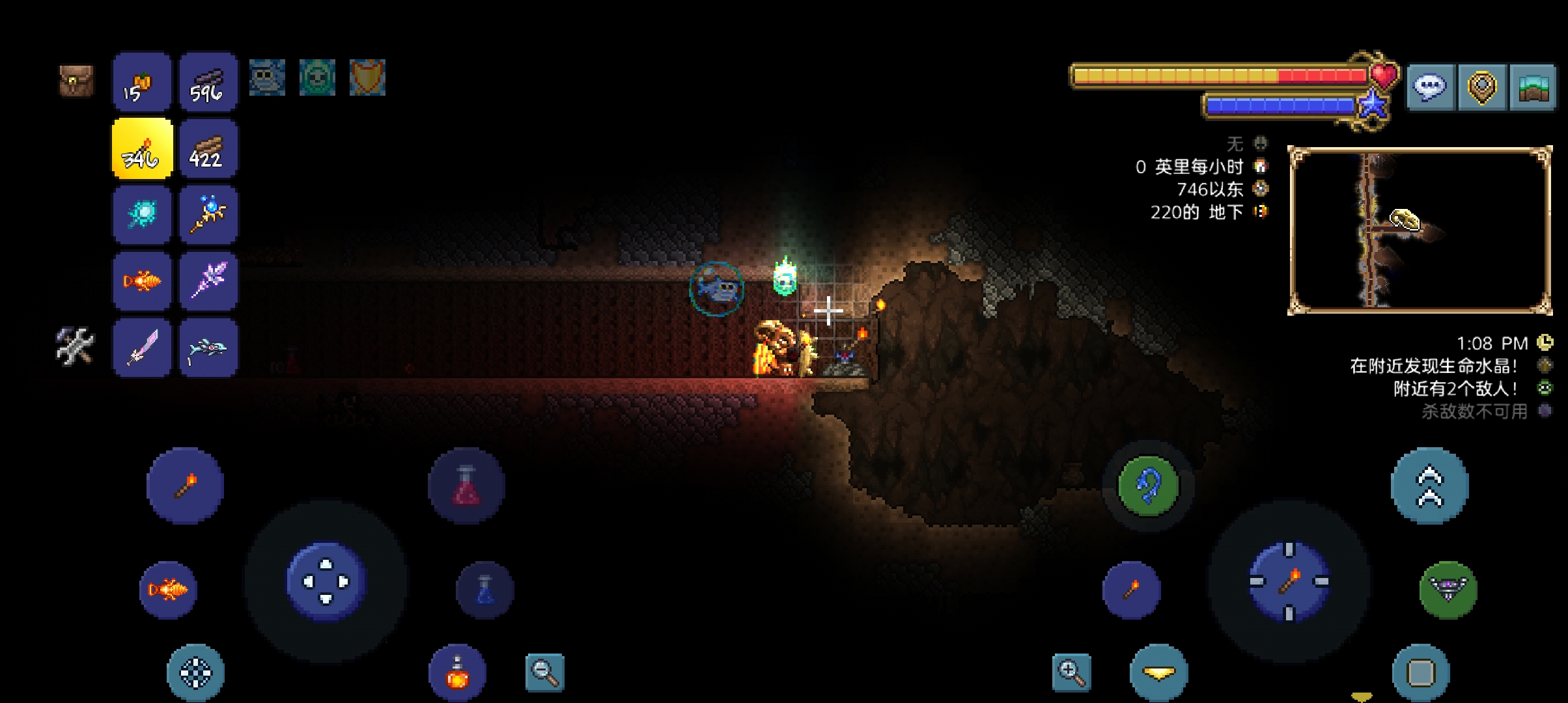Open the chat speech bubble

(1430, 87)
